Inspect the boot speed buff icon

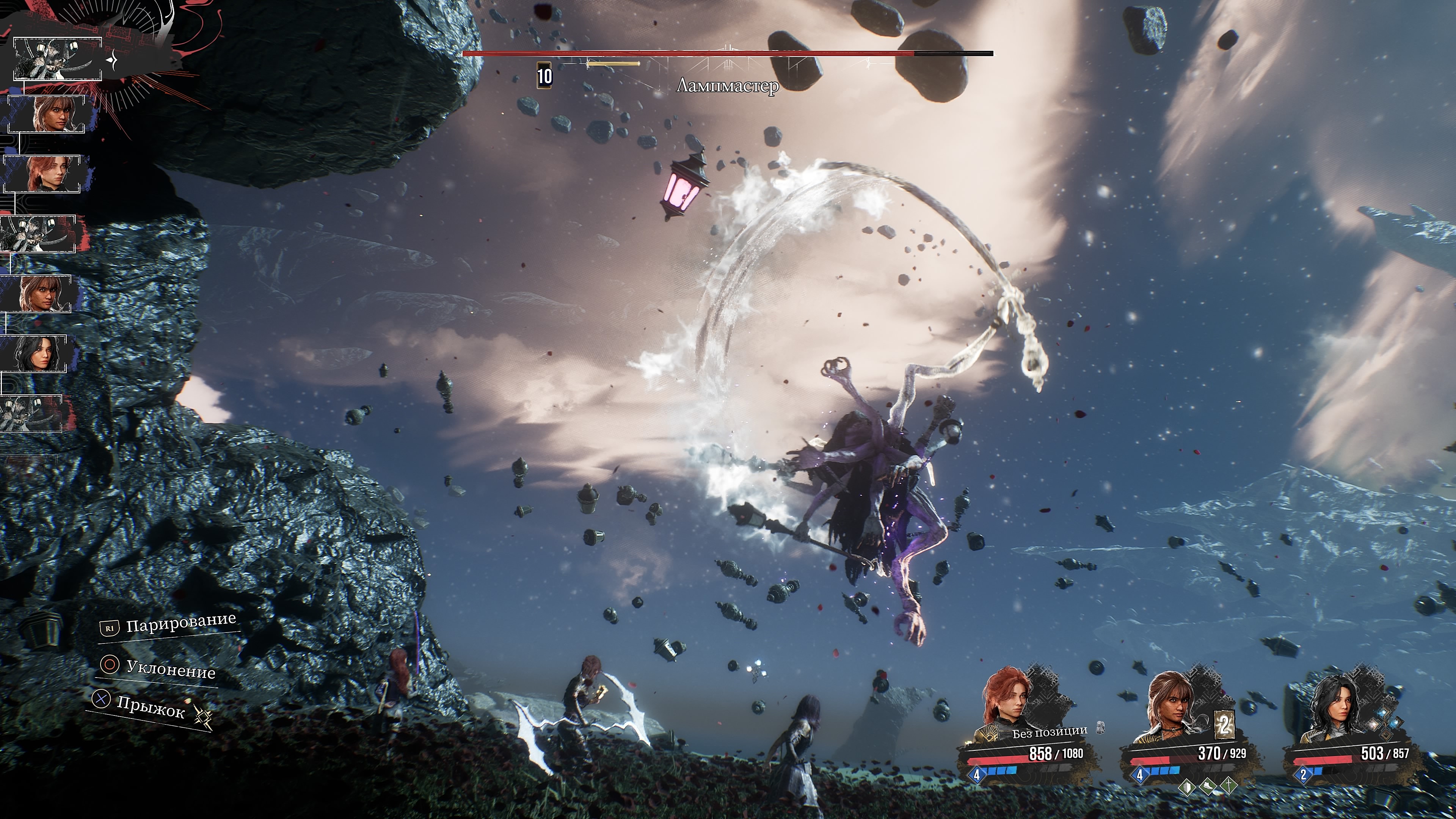point(1208,786)
